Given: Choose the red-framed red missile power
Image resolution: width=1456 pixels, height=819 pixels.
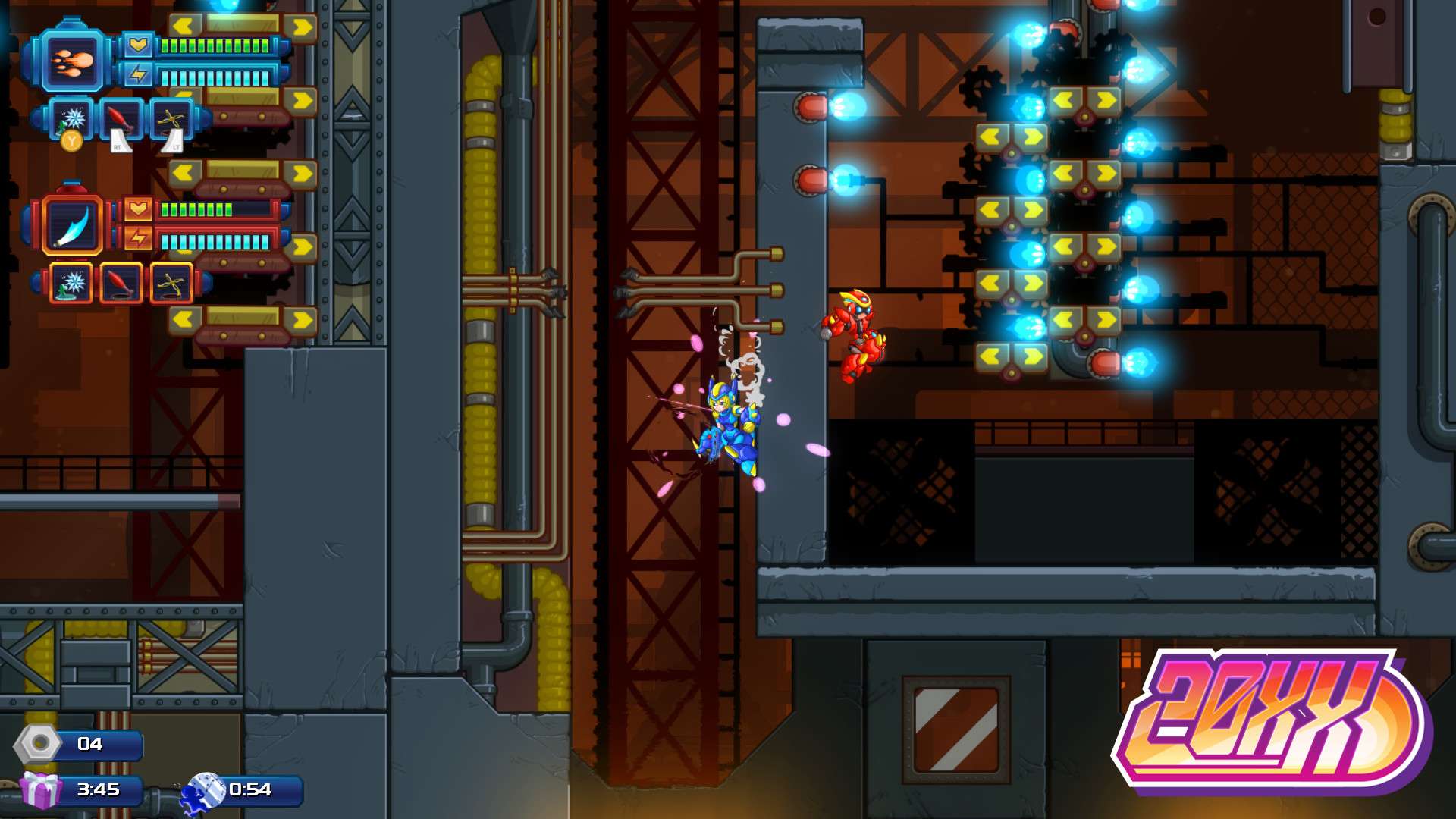Looking at the screenshot, I should tap(121, 284).
